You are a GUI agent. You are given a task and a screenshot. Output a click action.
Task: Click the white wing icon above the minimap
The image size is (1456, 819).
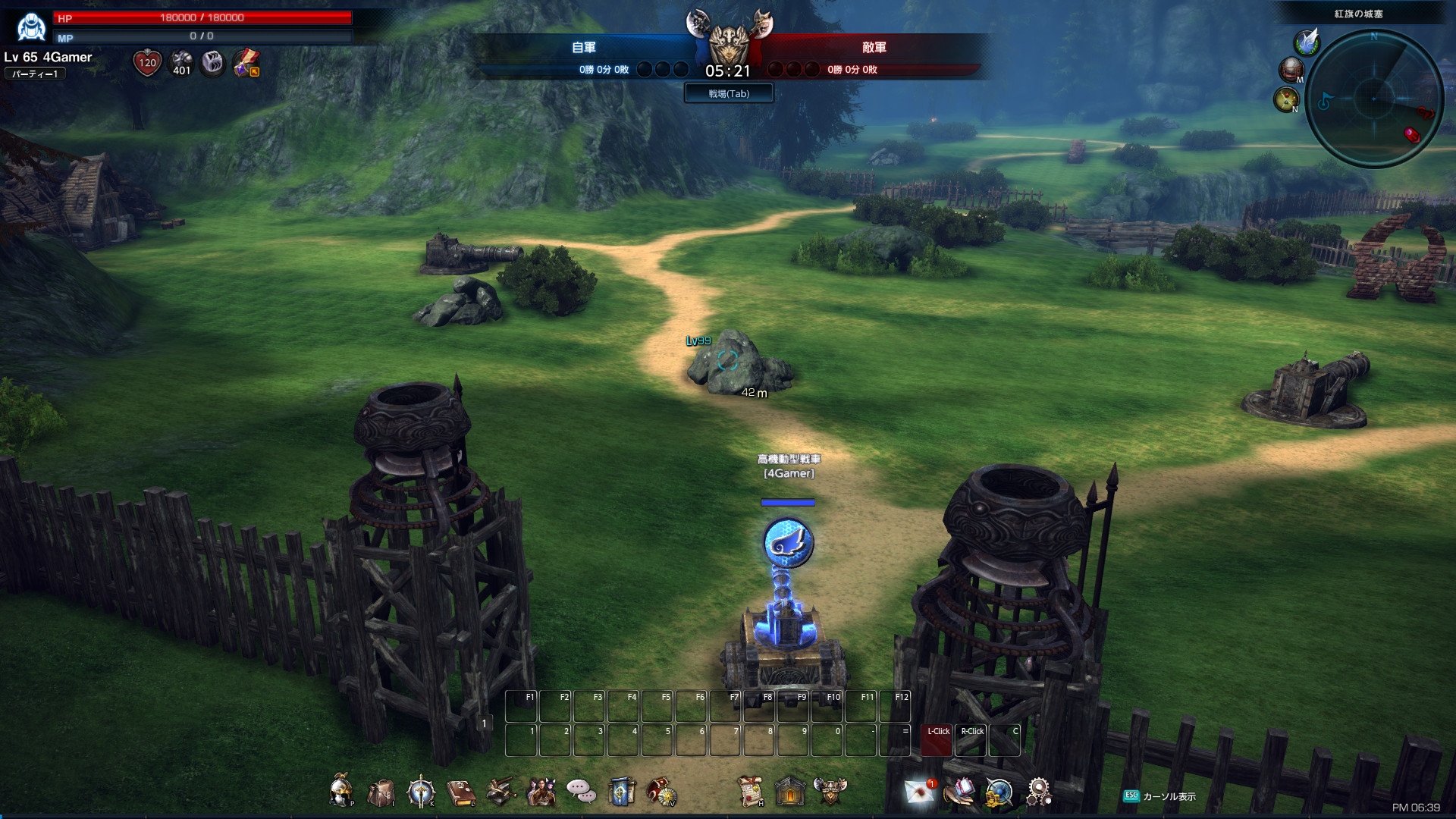pos(1307,42)
